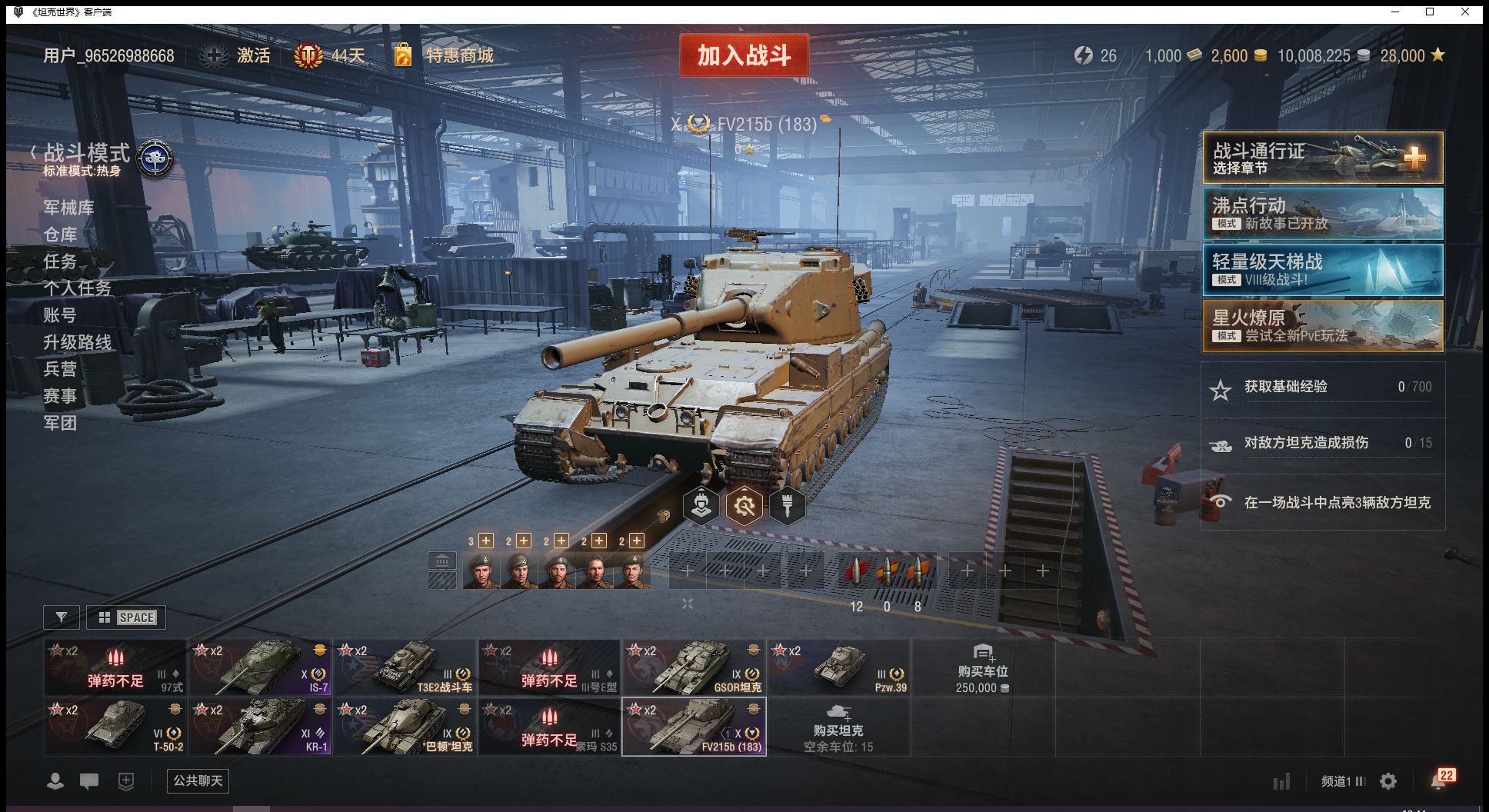Click 购买车位 to buy a garage slot
This screenshot has height=812, width=1489.
[x=982, y=667]
